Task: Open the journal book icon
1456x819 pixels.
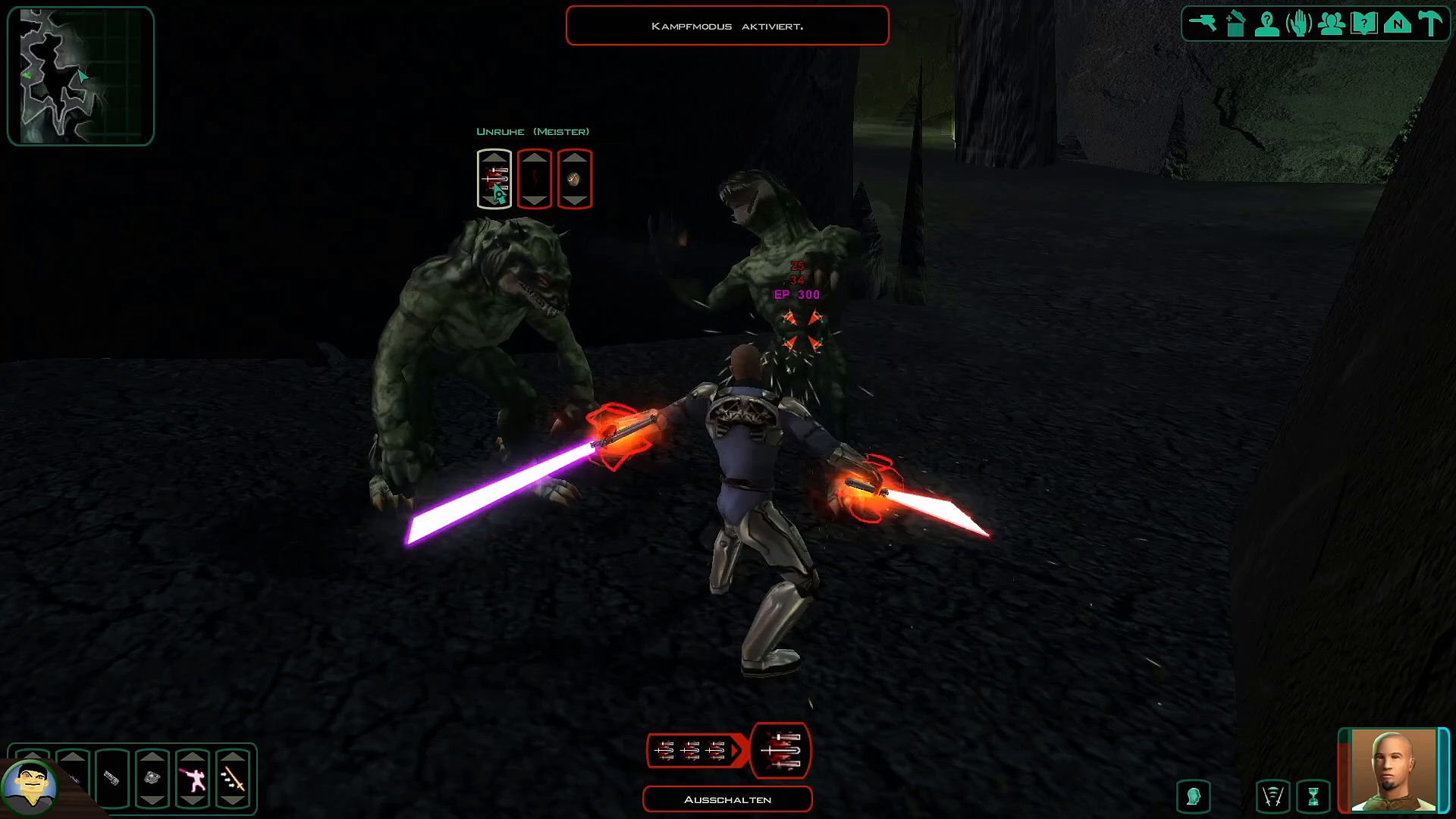Action: 1364,24
